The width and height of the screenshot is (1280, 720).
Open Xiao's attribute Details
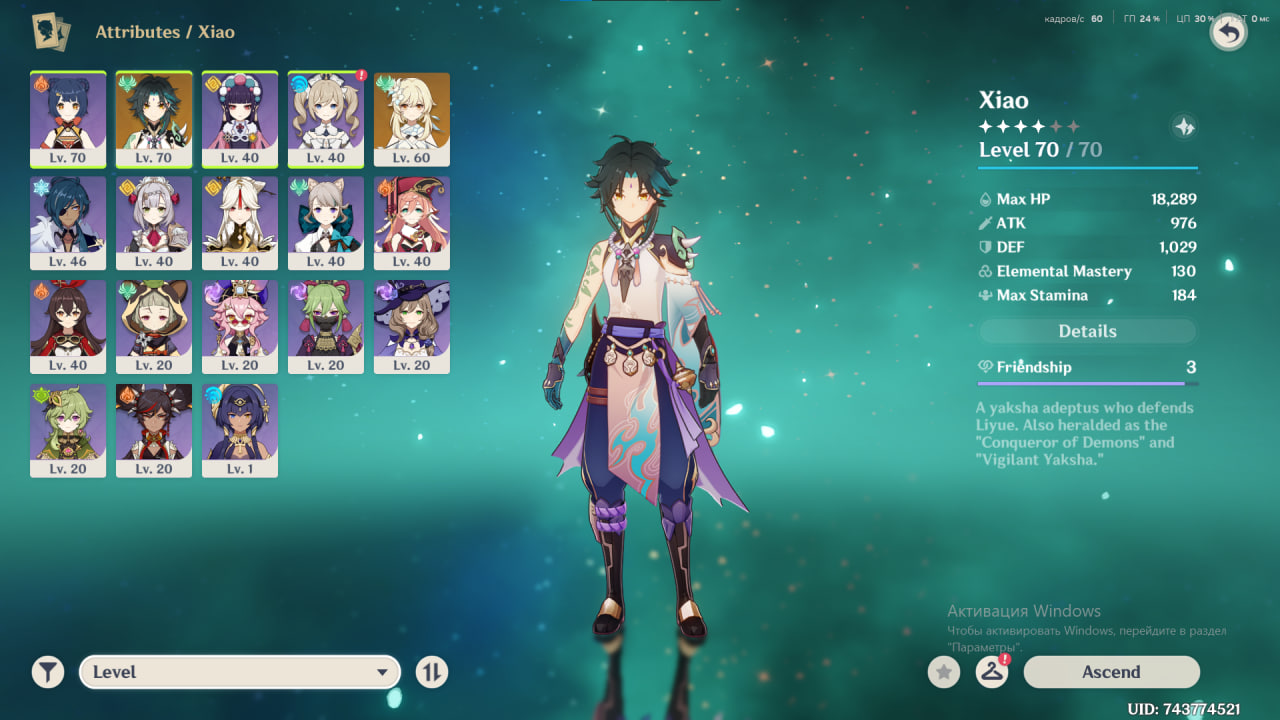click(x=1087, y=331)
